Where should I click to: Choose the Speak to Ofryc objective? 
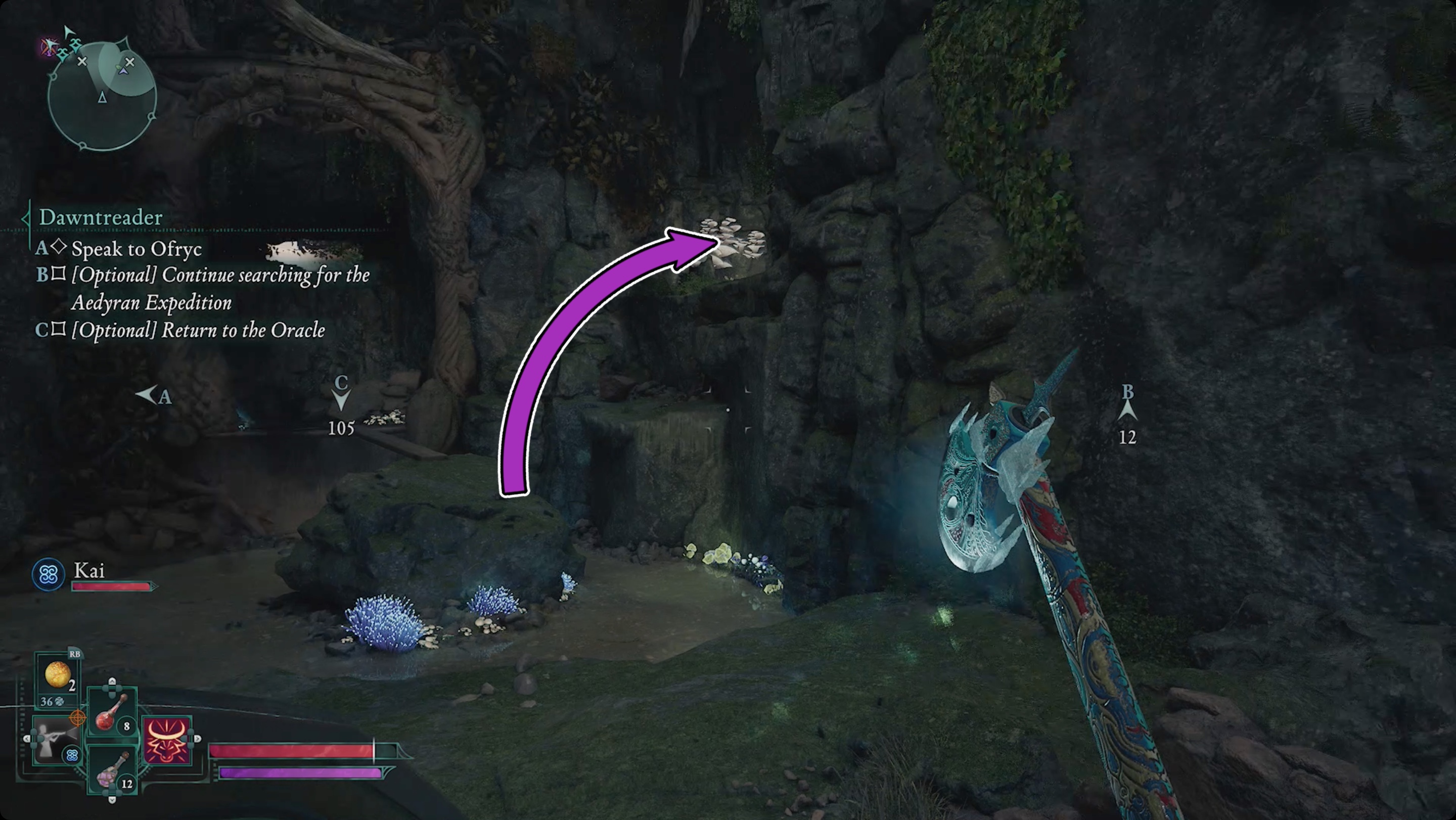[x=136, y=249]
